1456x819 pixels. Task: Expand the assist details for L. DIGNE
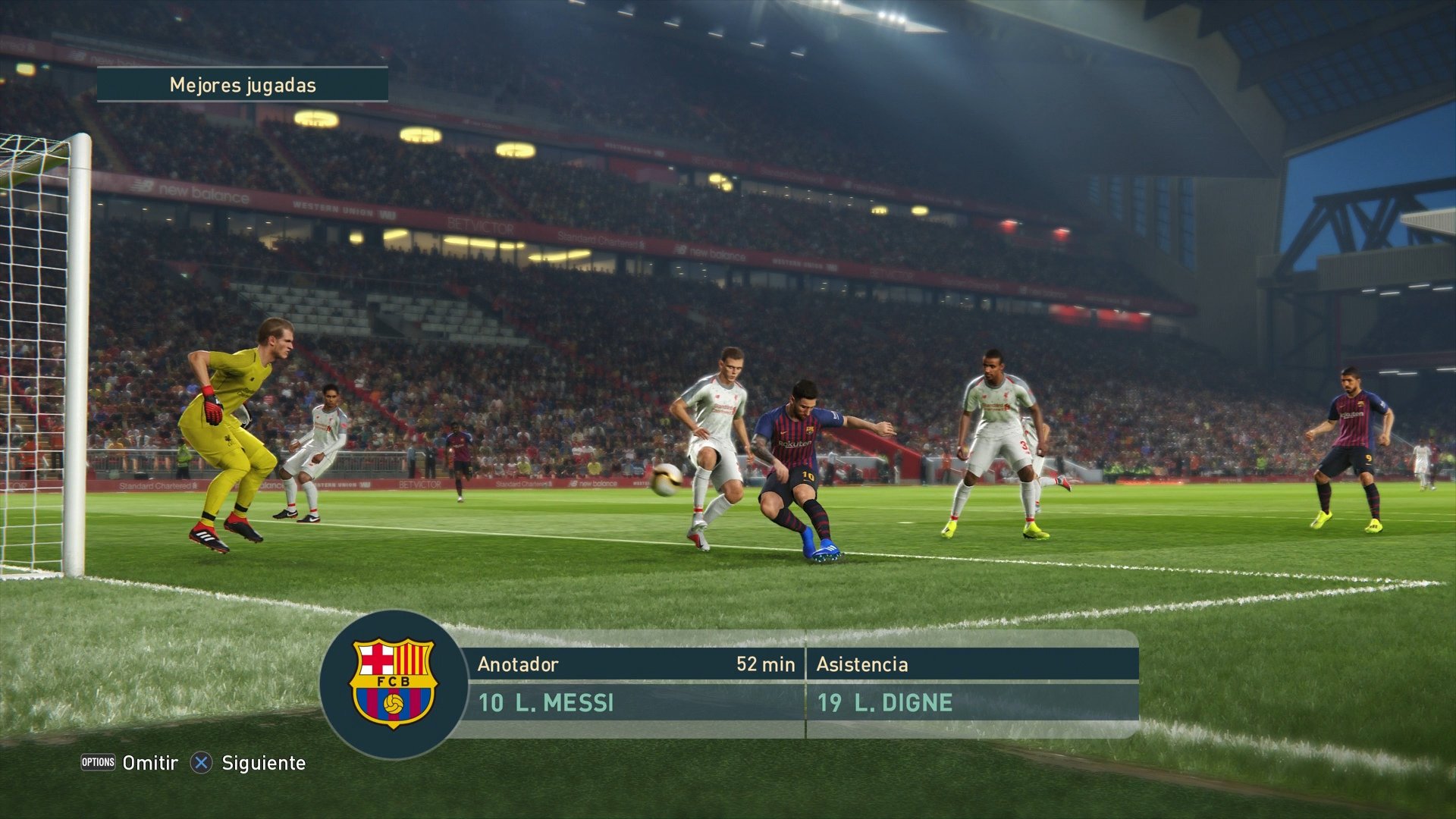click(887, 703)
